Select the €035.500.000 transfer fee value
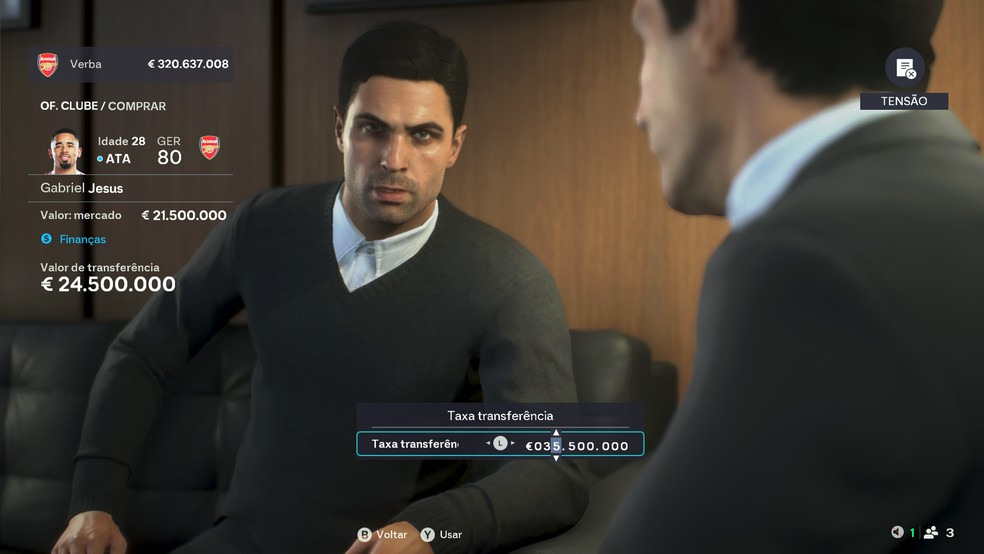The height and width of the screenshot is (554, 984). point(578,446)
